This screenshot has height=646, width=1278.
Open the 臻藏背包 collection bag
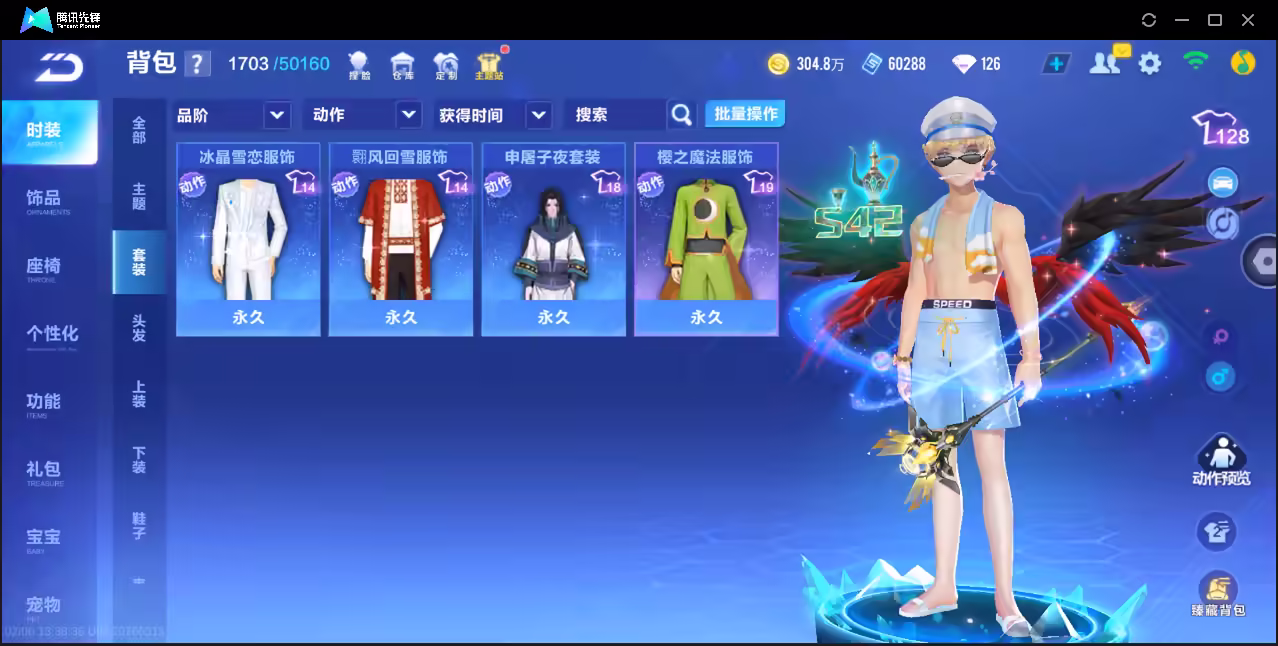[1217, 595]
